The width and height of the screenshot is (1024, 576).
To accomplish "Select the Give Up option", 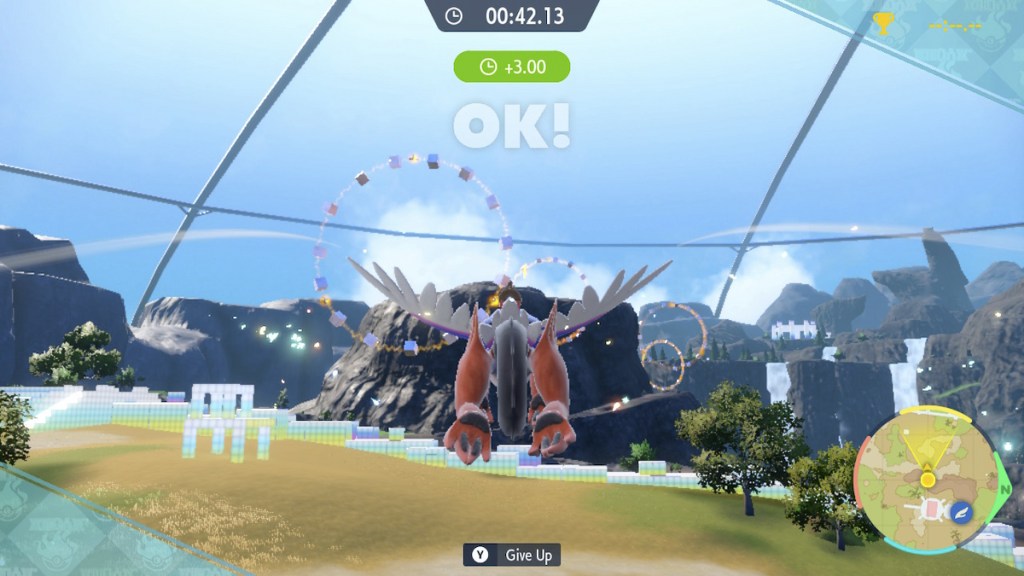I will pos(511,554).
